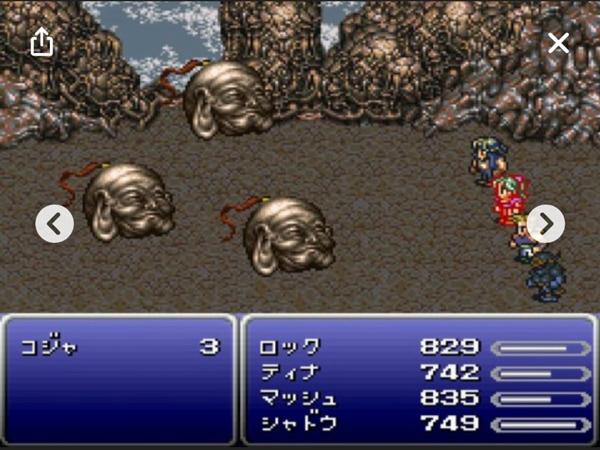The width and height of the screenshot is (600, 450).
Task: Target シャドウ in the party list
Action: [297, 422]
